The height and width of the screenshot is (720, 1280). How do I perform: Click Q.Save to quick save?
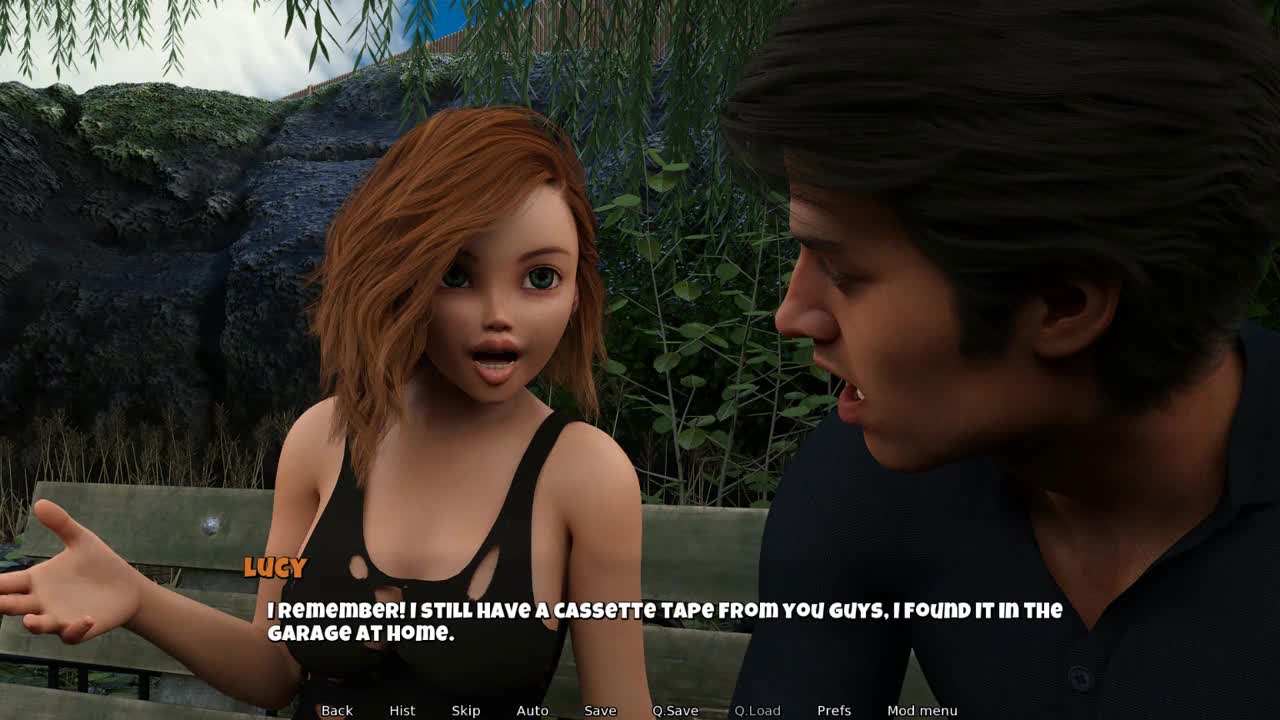point(675,710)
